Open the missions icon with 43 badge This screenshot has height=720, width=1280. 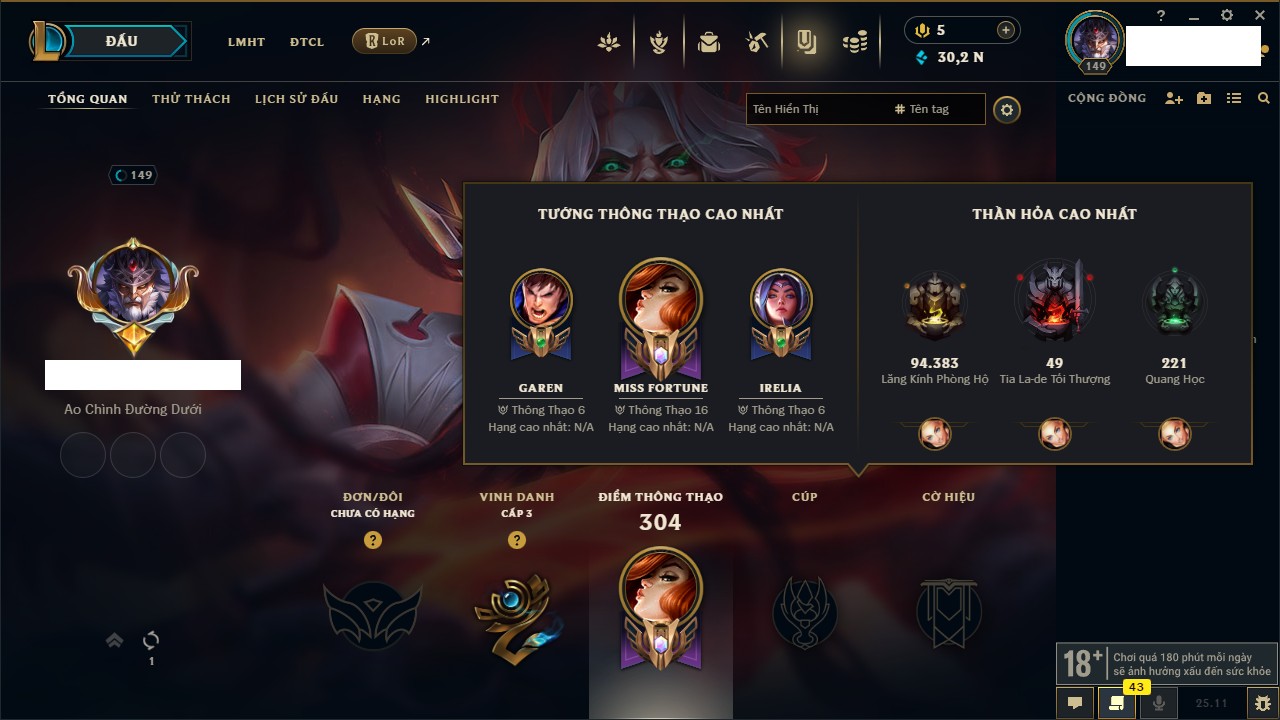tap(1116, 703)
